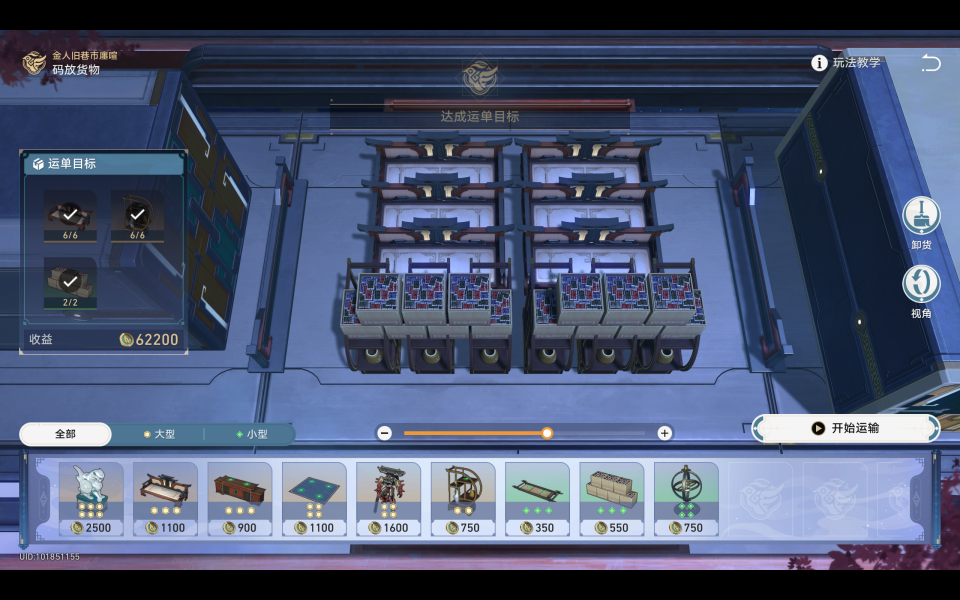Click the orange zoom slider handle
960x600 pixels.
pyautogui.click(x=547, y=433)
